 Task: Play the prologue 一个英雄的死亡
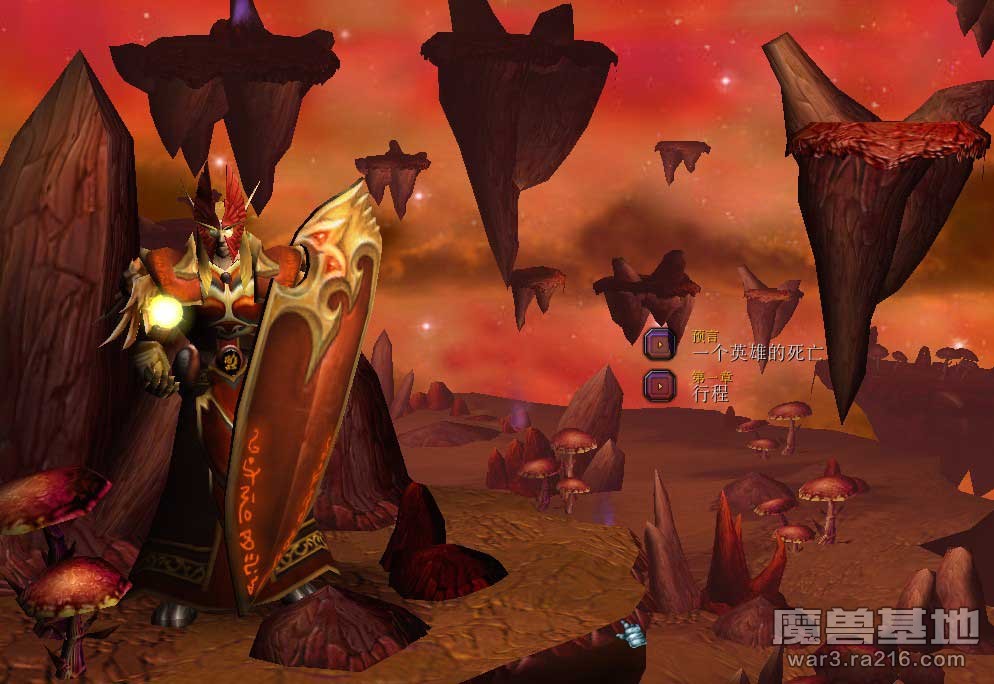pos(659,344)
